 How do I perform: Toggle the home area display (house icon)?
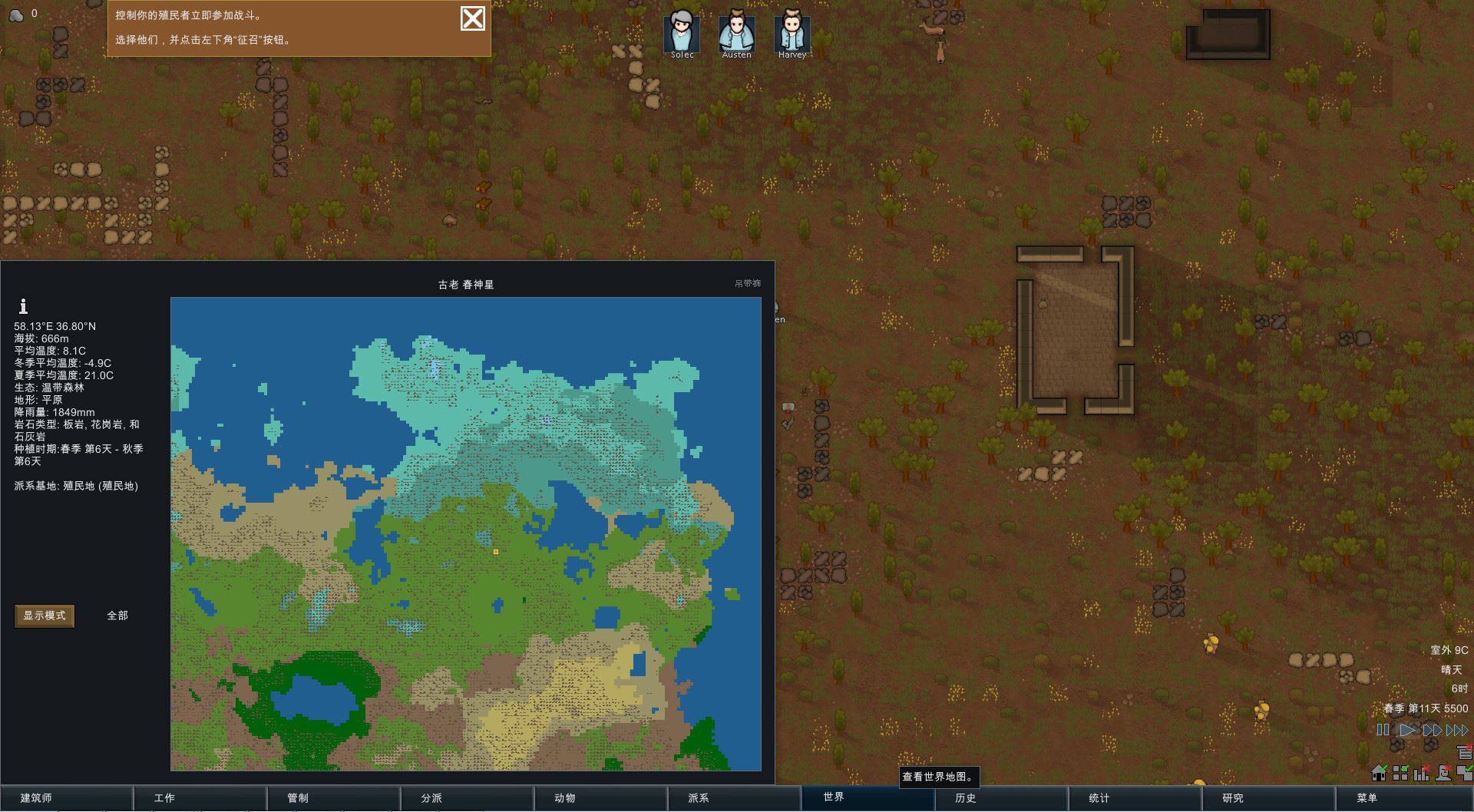pyautogui.click(x=1380, y=772)
